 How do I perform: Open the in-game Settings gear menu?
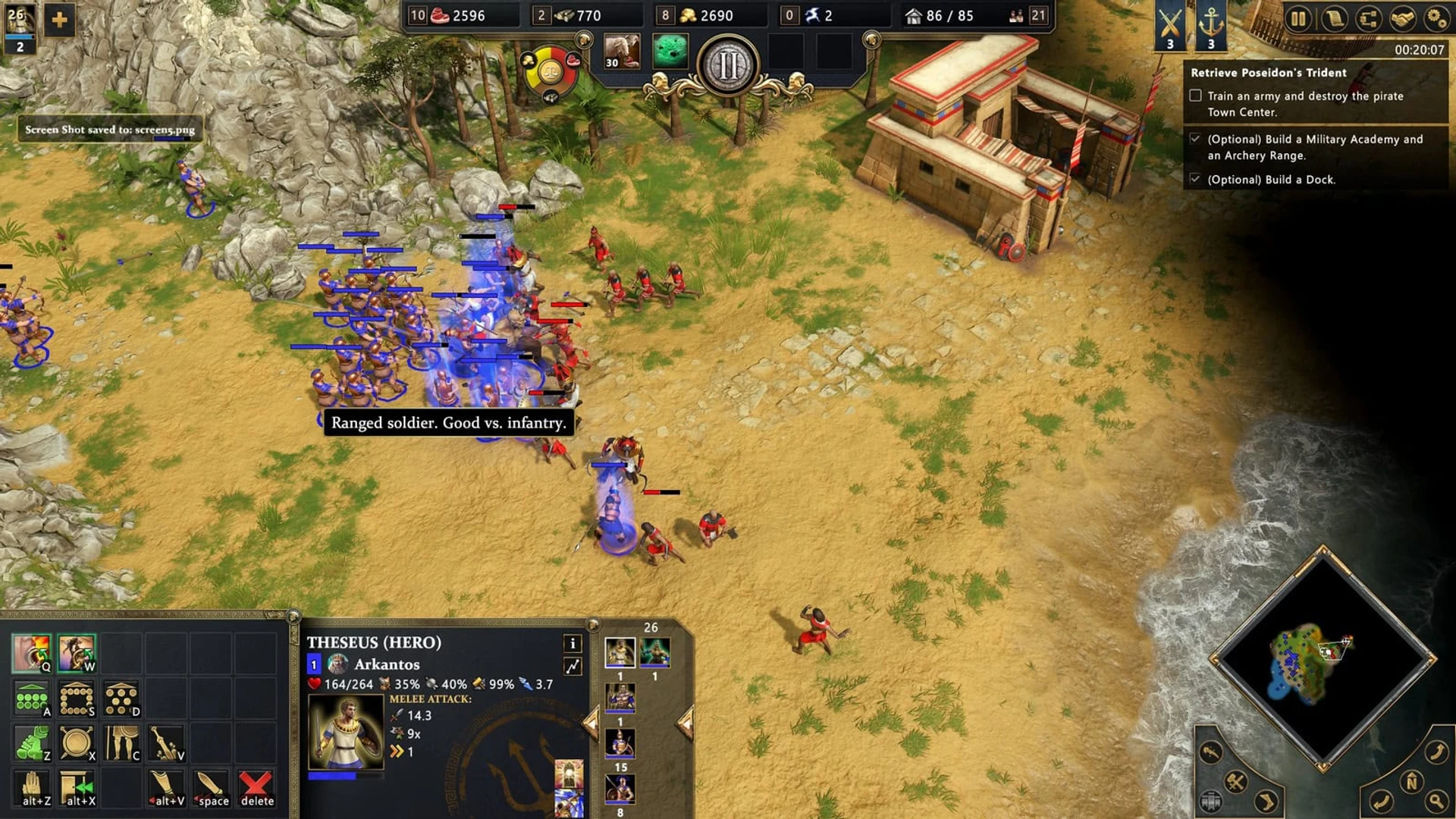click(x=1436, y=17)
